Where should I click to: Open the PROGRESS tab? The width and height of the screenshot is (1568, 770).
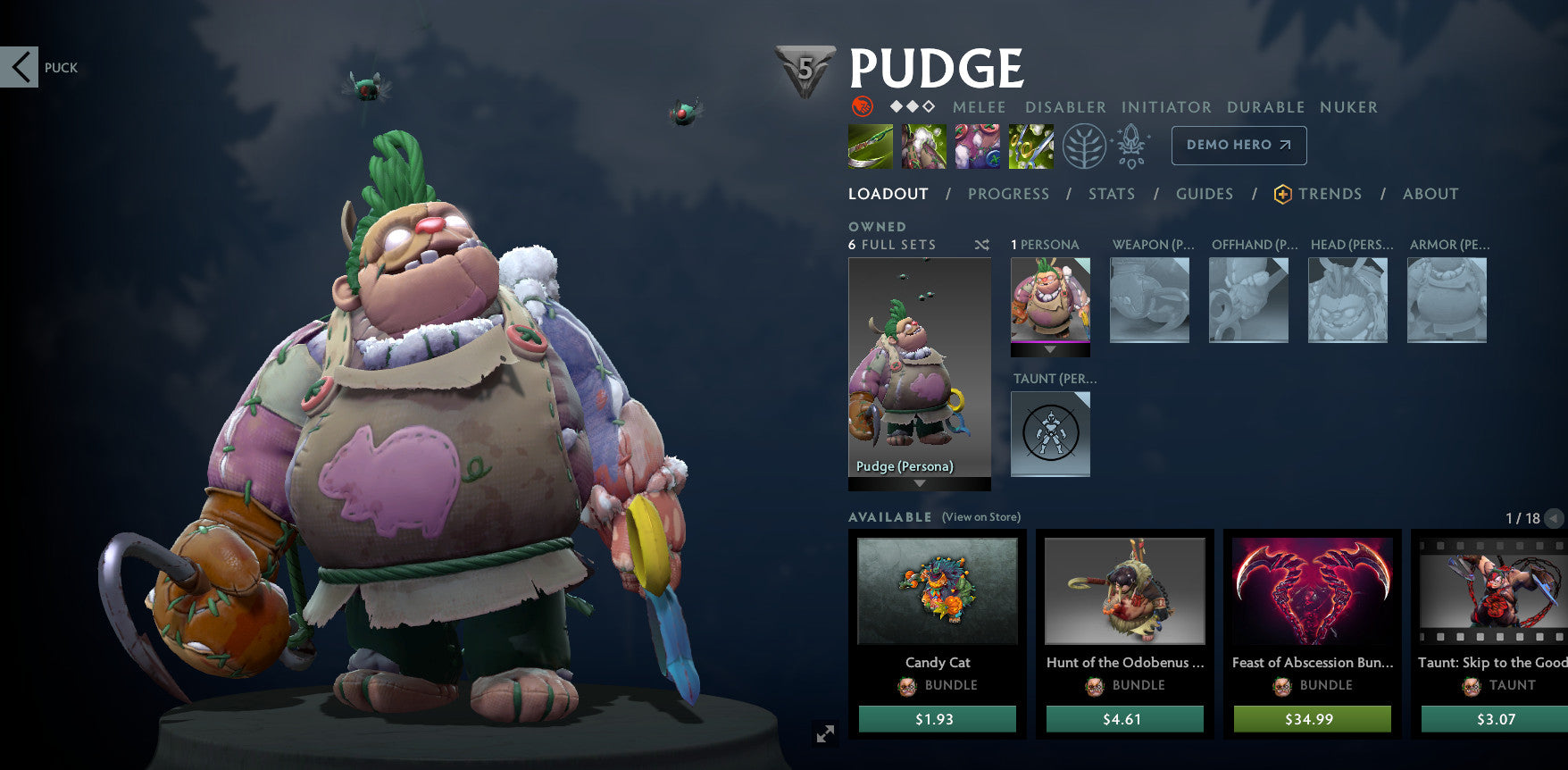coord(1008,194)
